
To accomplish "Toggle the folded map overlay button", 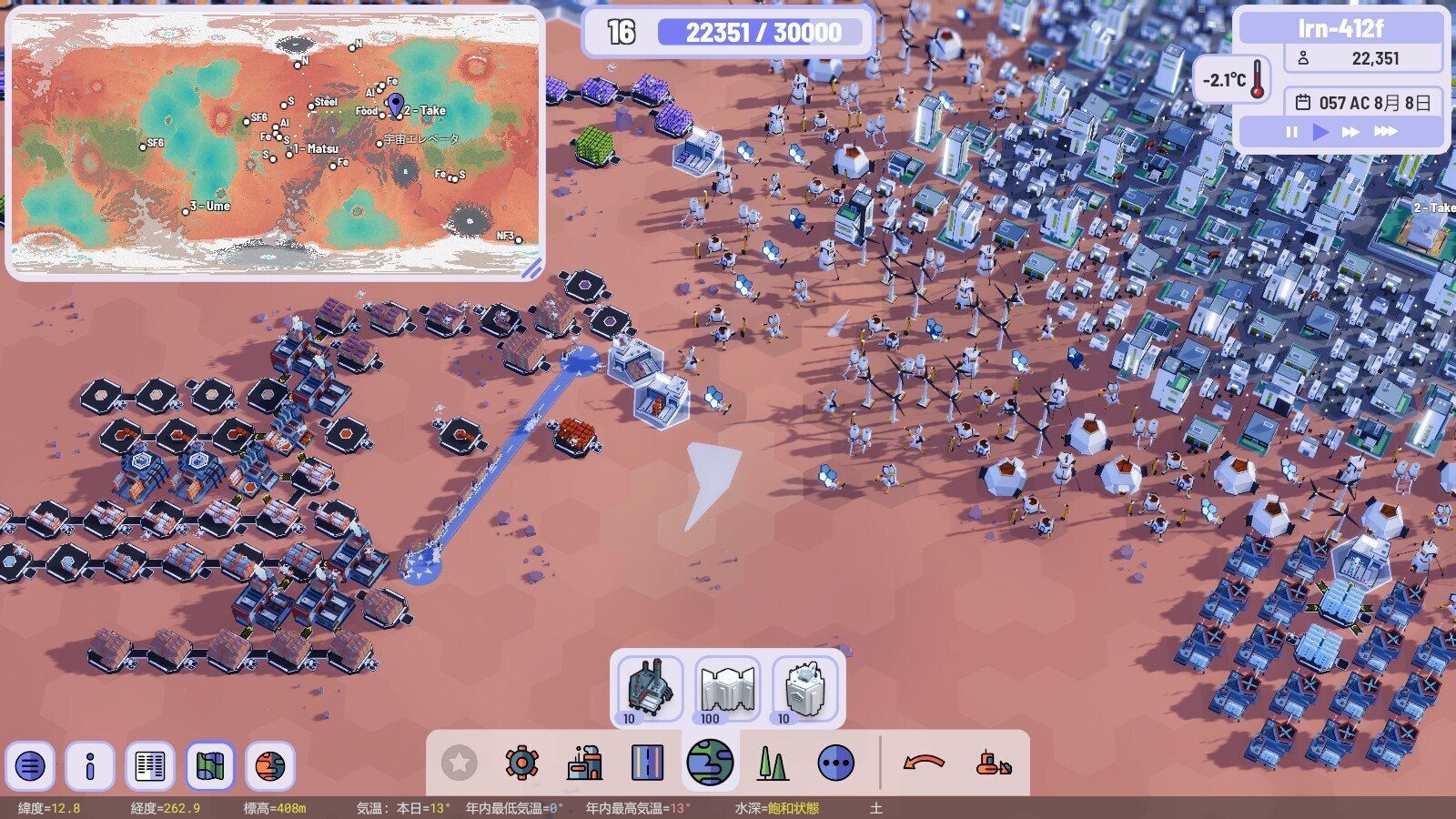I will coord(210,765).
